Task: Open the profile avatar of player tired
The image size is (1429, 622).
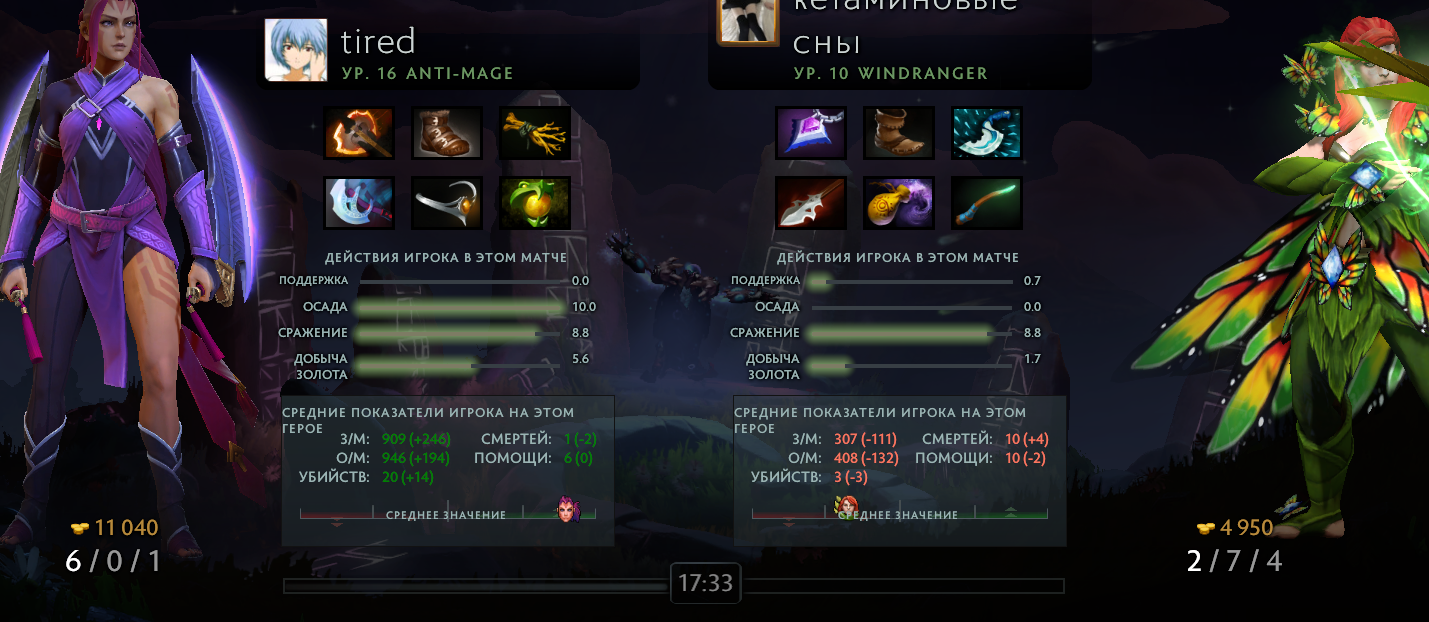Action: 296,49
